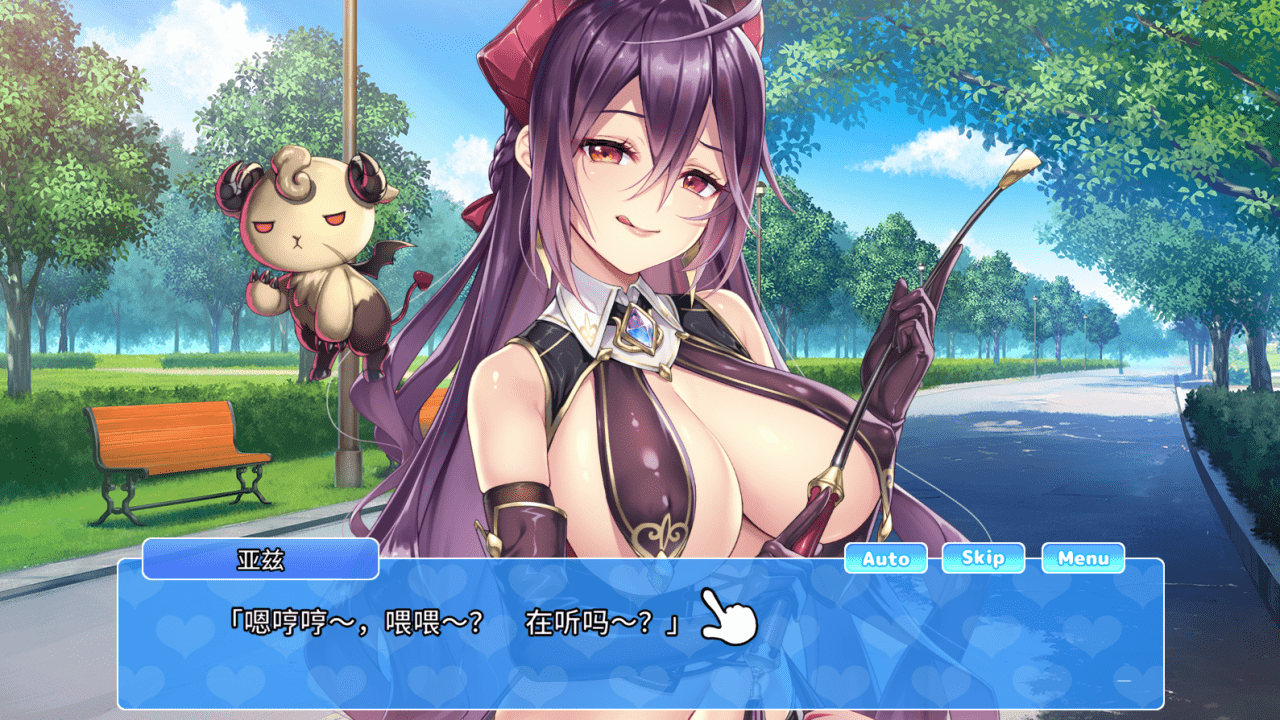Open the game Menu from the dialogue bar
This screenshot has height=720, width=1280.
click(x=1084, y=559)
